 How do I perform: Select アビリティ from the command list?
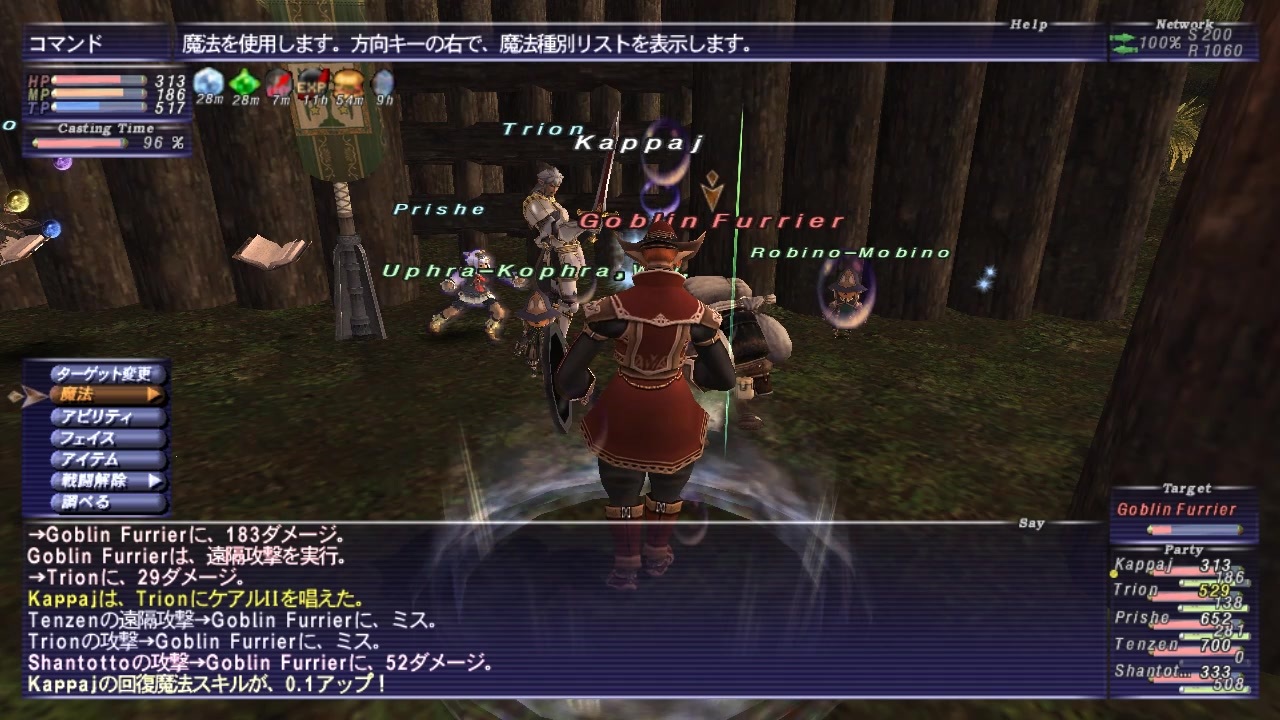(x=97, y=416)
